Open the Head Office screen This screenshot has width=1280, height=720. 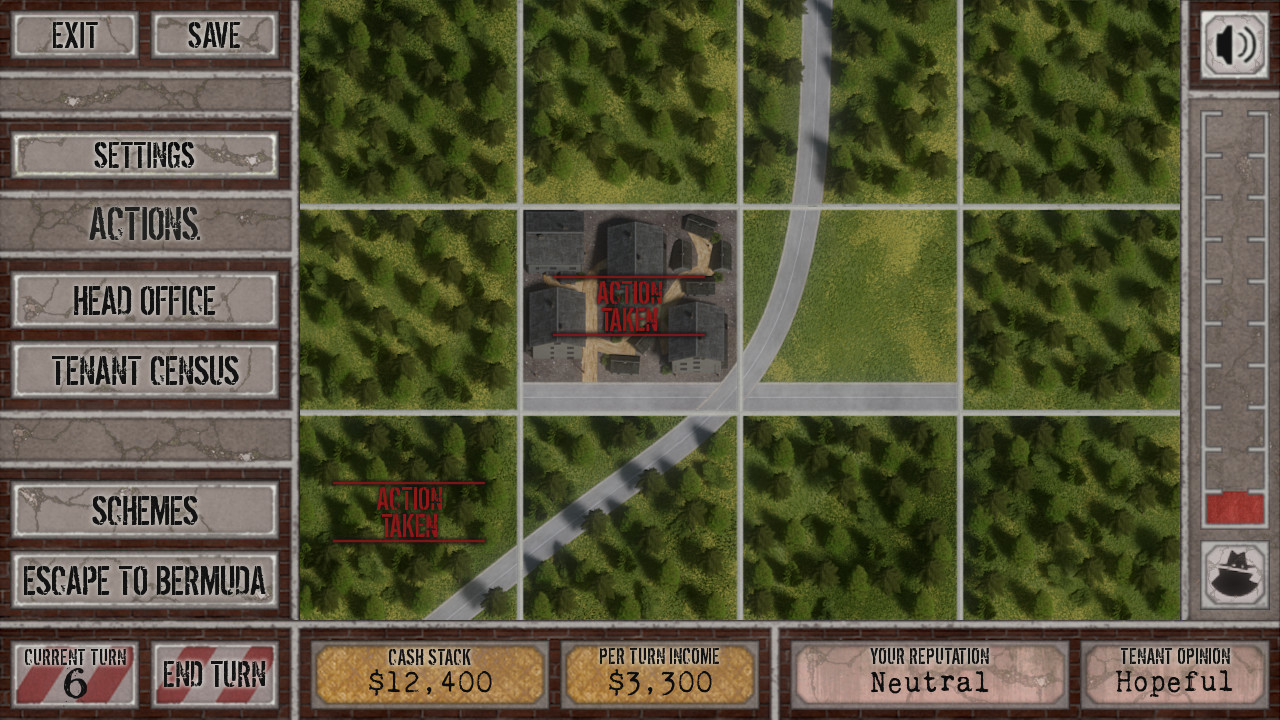145,301
